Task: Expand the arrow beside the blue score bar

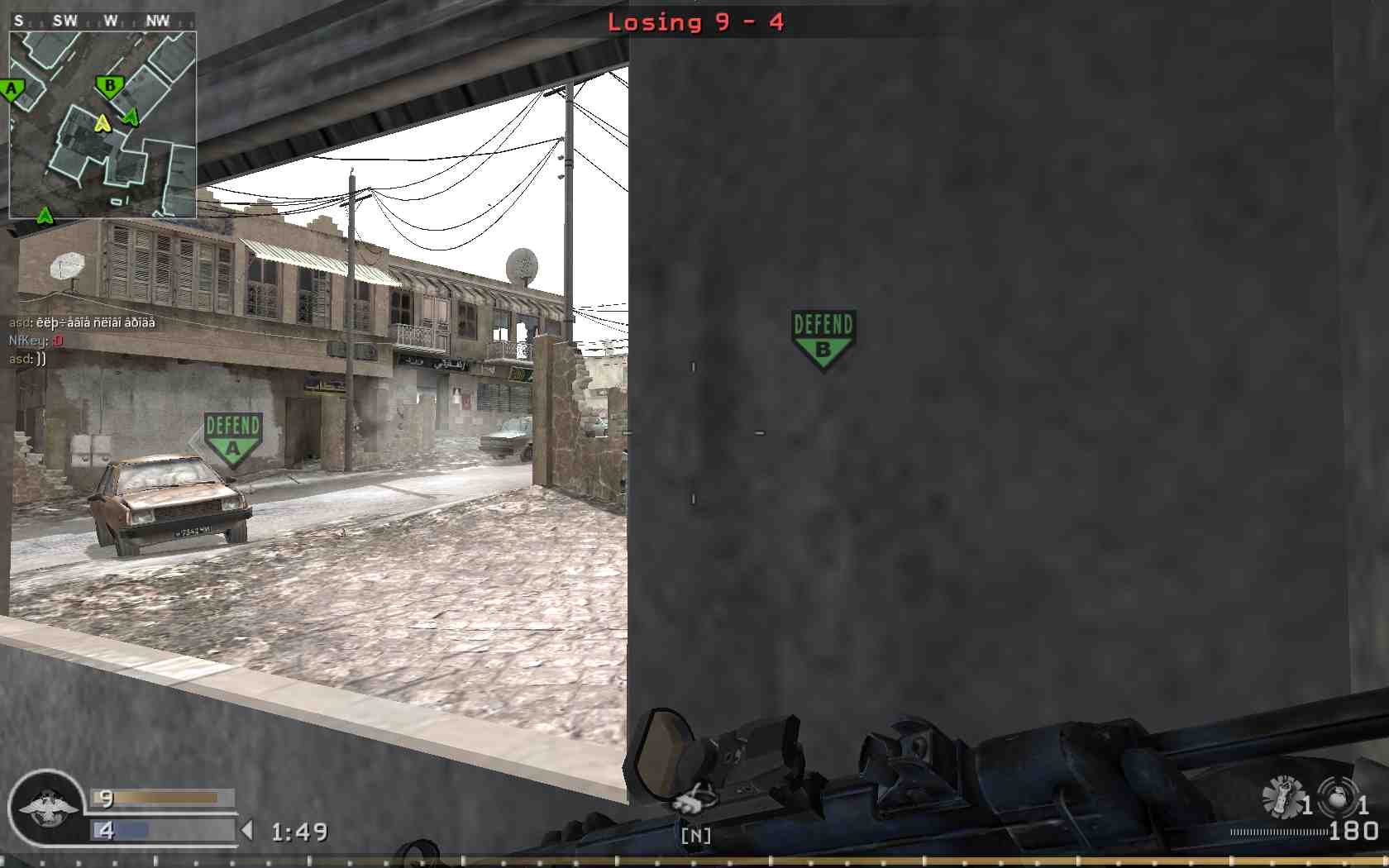Action: point(247,828)
